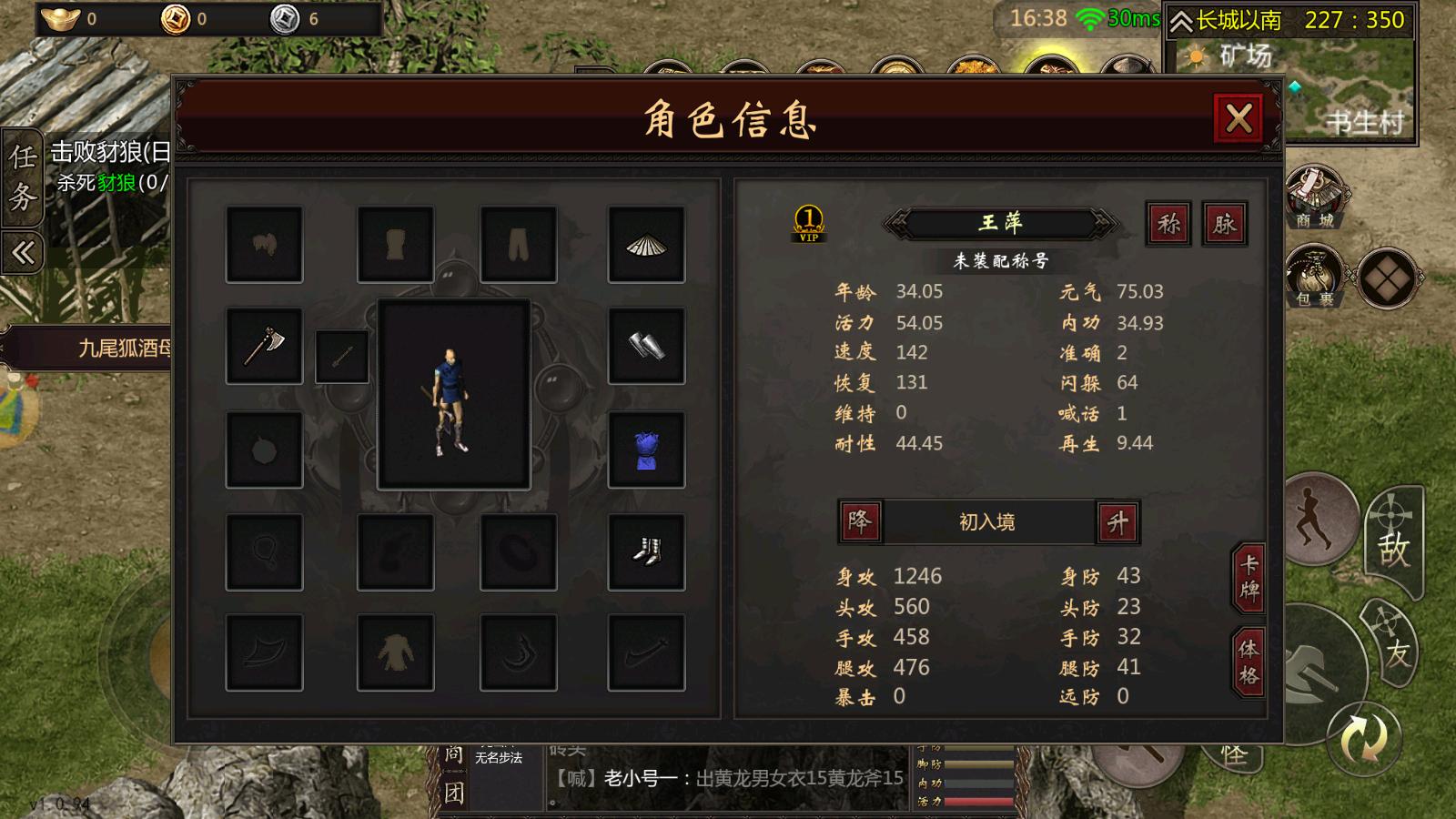Select the axe in the weapon equipment slot
Image resolution: width=1456 pixels, height=819 pixels.
[263, 349]
